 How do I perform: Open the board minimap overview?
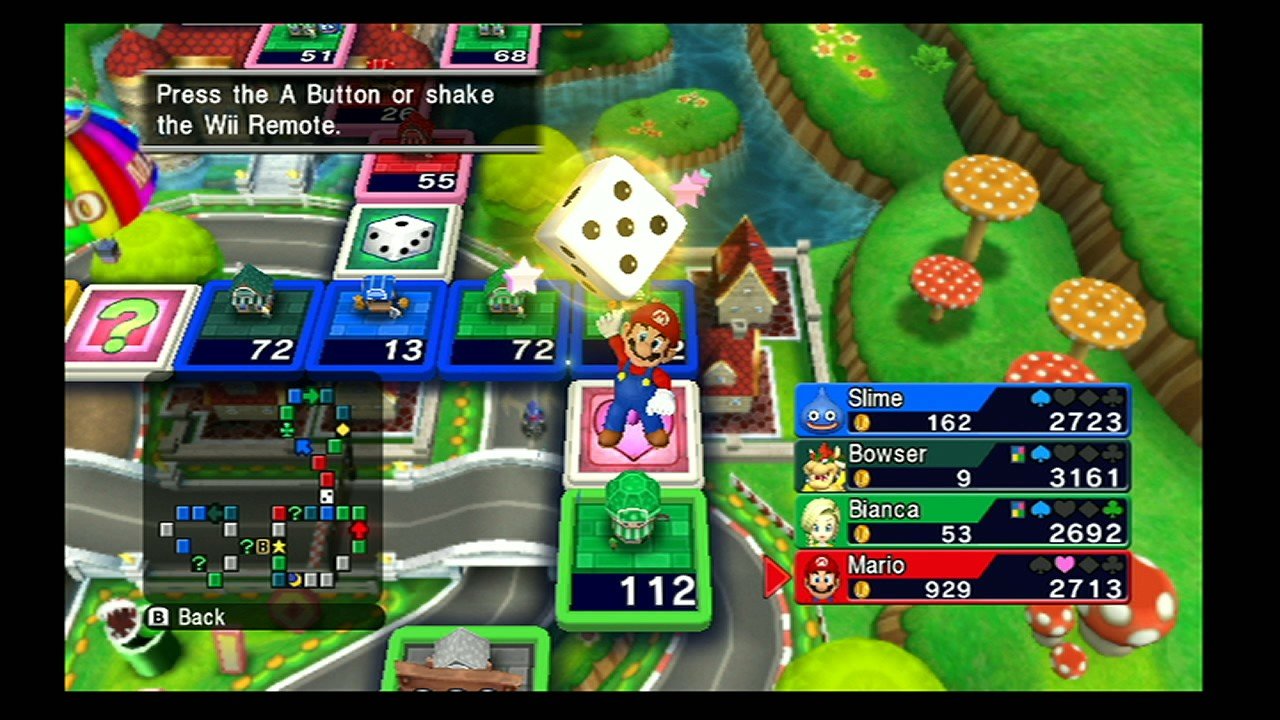point(263,486)
